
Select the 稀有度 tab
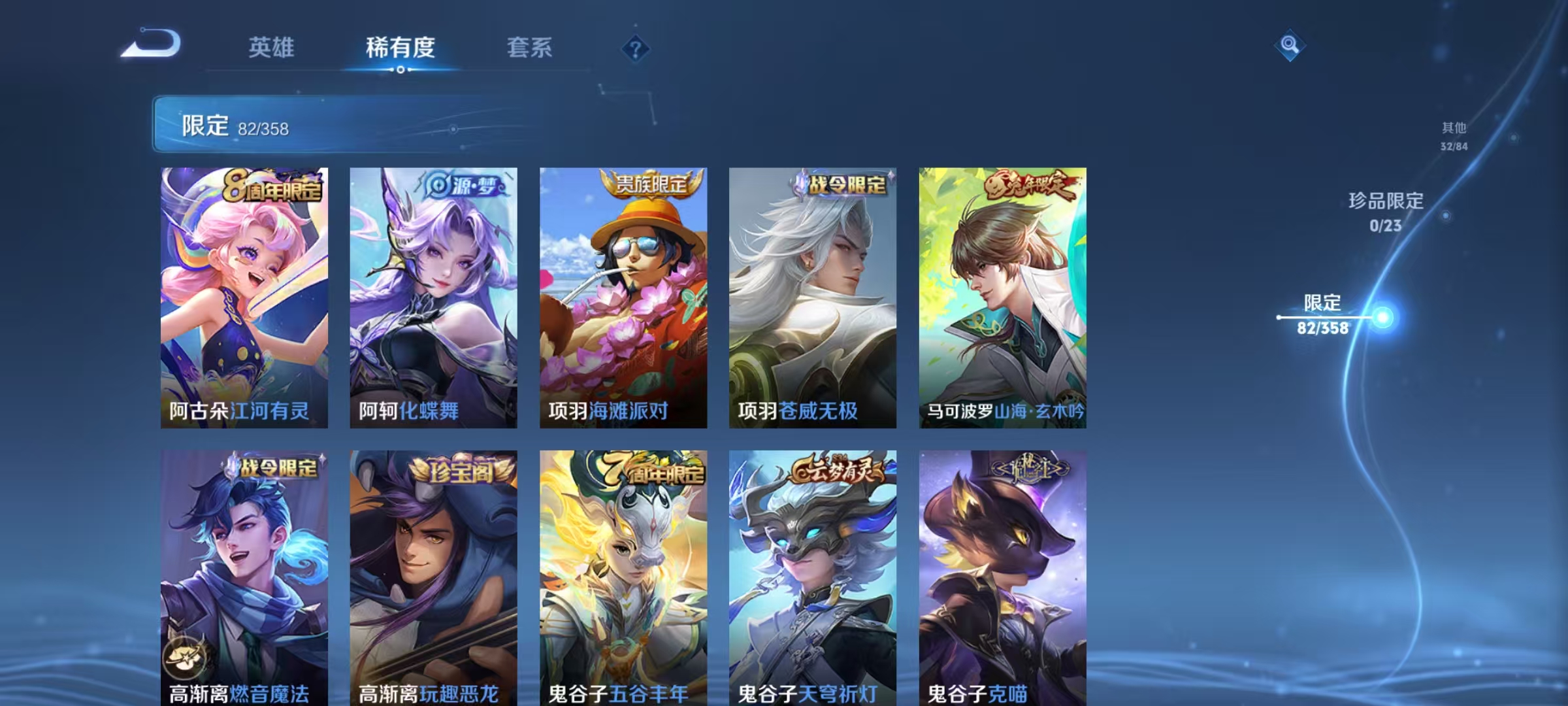[401, 48]
